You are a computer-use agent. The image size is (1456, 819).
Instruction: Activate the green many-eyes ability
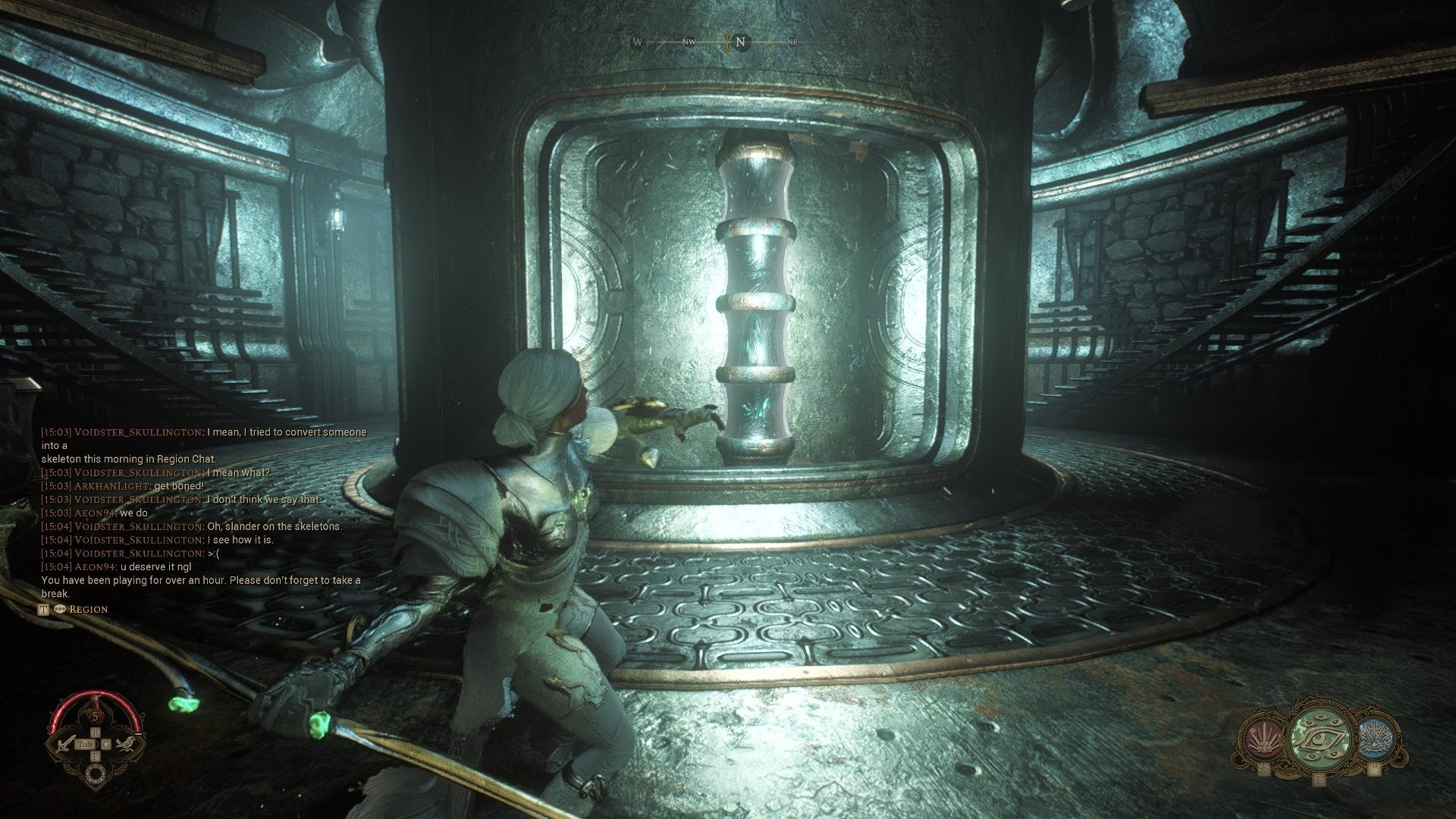point(1319,739)
